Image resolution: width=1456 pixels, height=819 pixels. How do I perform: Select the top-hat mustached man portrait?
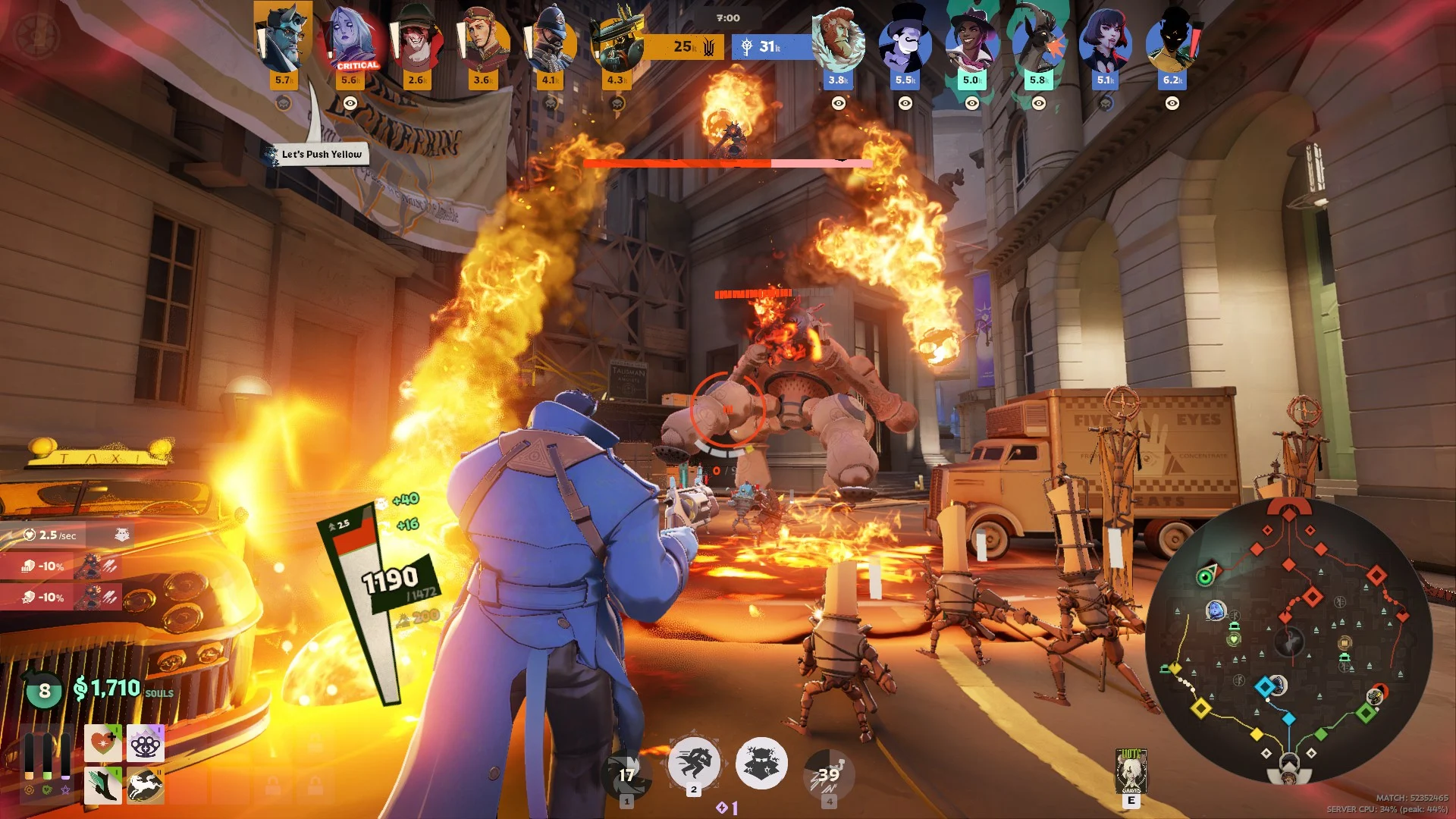(905, 42)
